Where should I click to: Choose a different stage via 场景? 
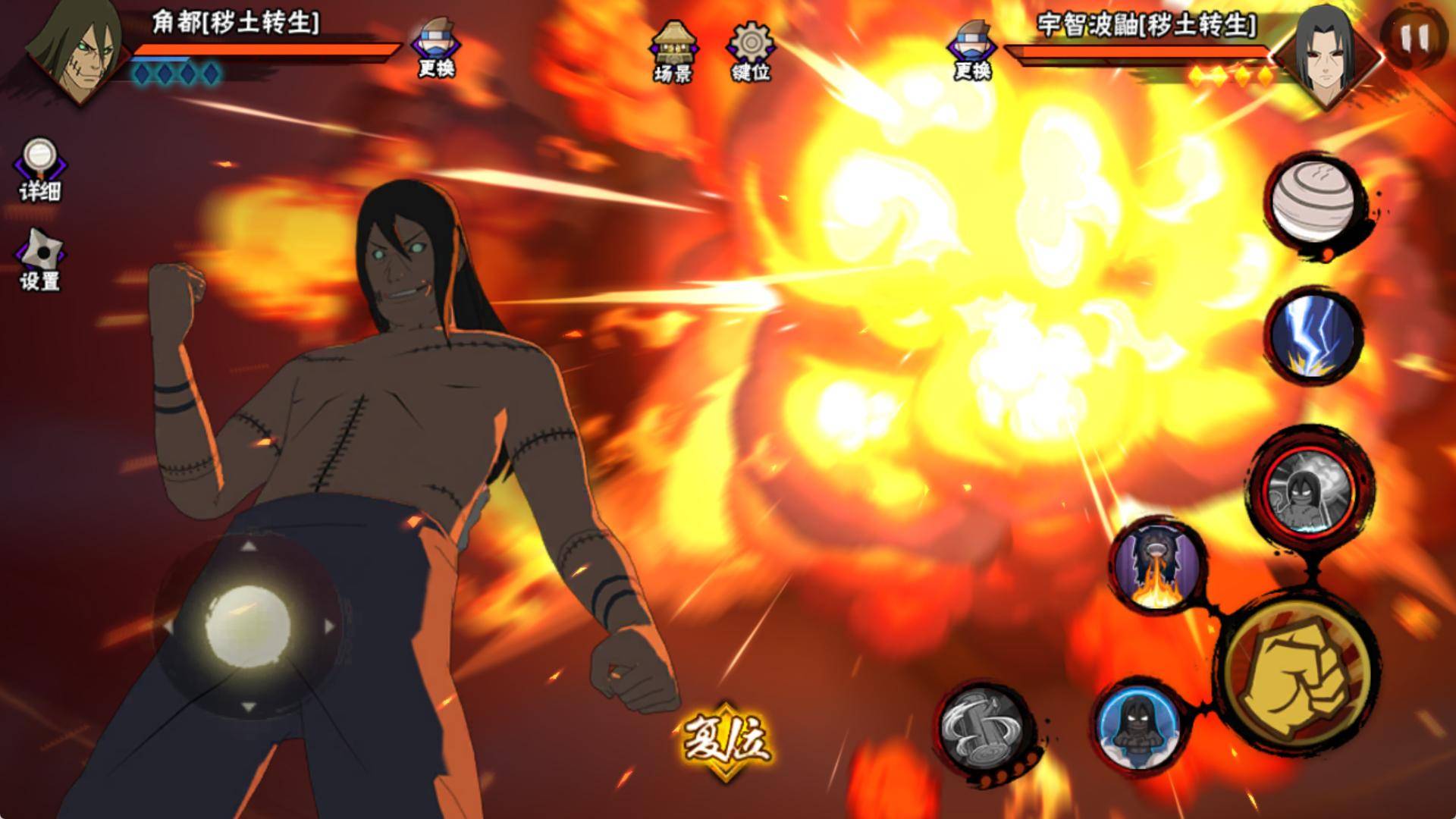click(673, 50)
